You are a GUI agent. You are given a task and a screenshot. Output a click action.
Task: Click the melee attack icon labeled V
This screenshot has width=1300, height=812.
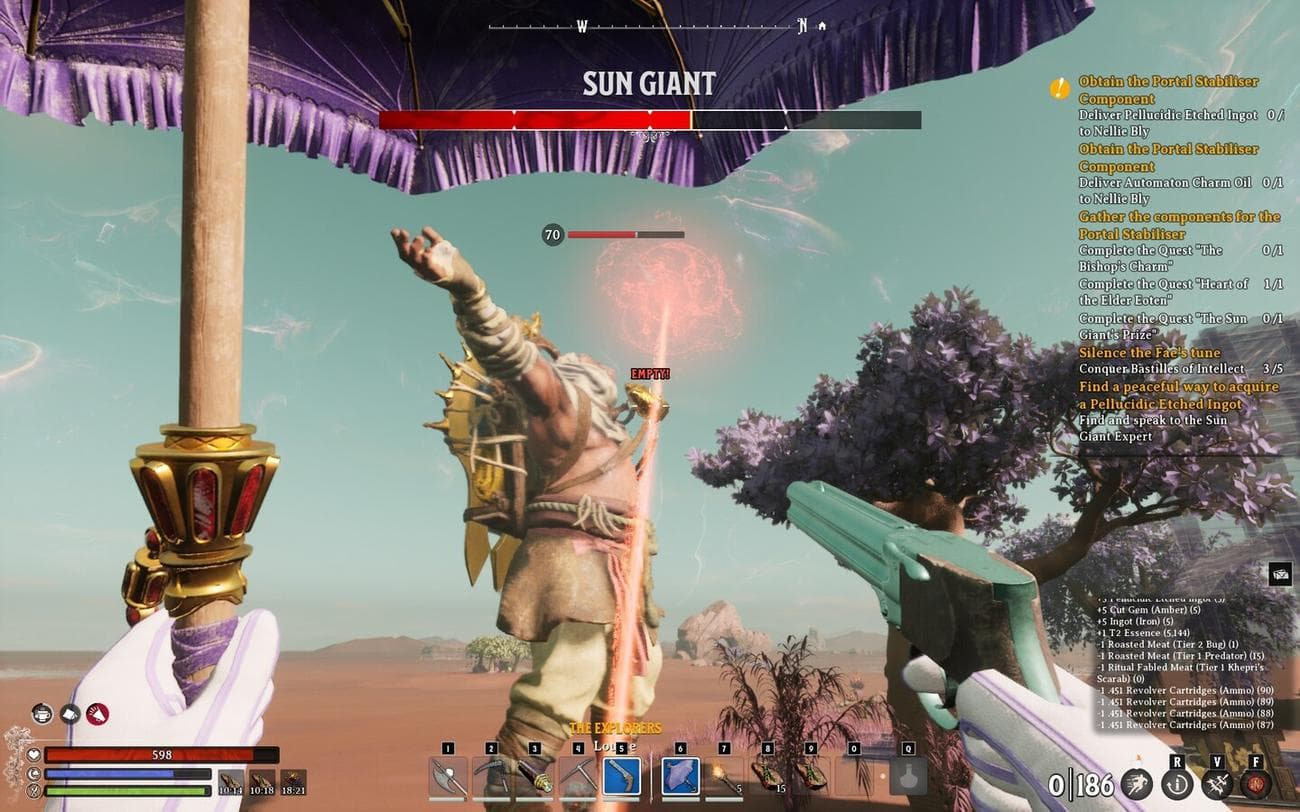tap(1218, 782)
